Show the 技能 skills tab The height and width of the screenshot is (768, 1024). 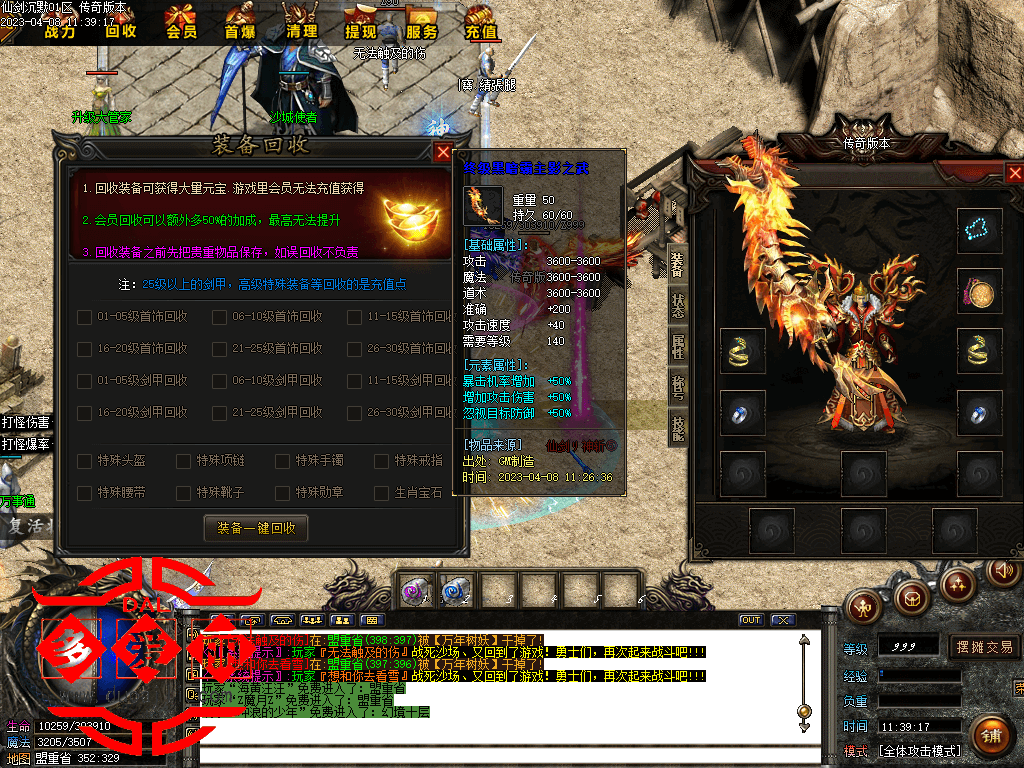677,430
